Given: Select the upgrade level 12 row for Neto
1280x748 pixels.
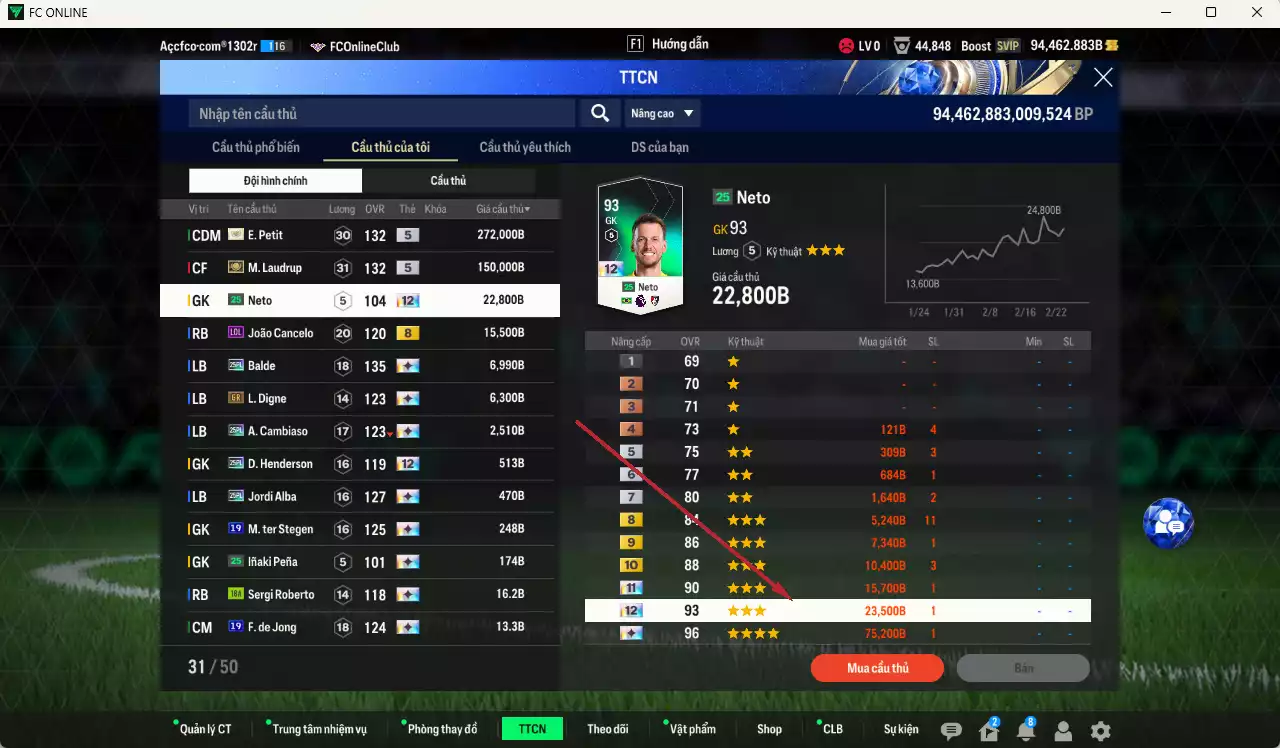Looking at the screenshot, I should (x=838, y=610).
